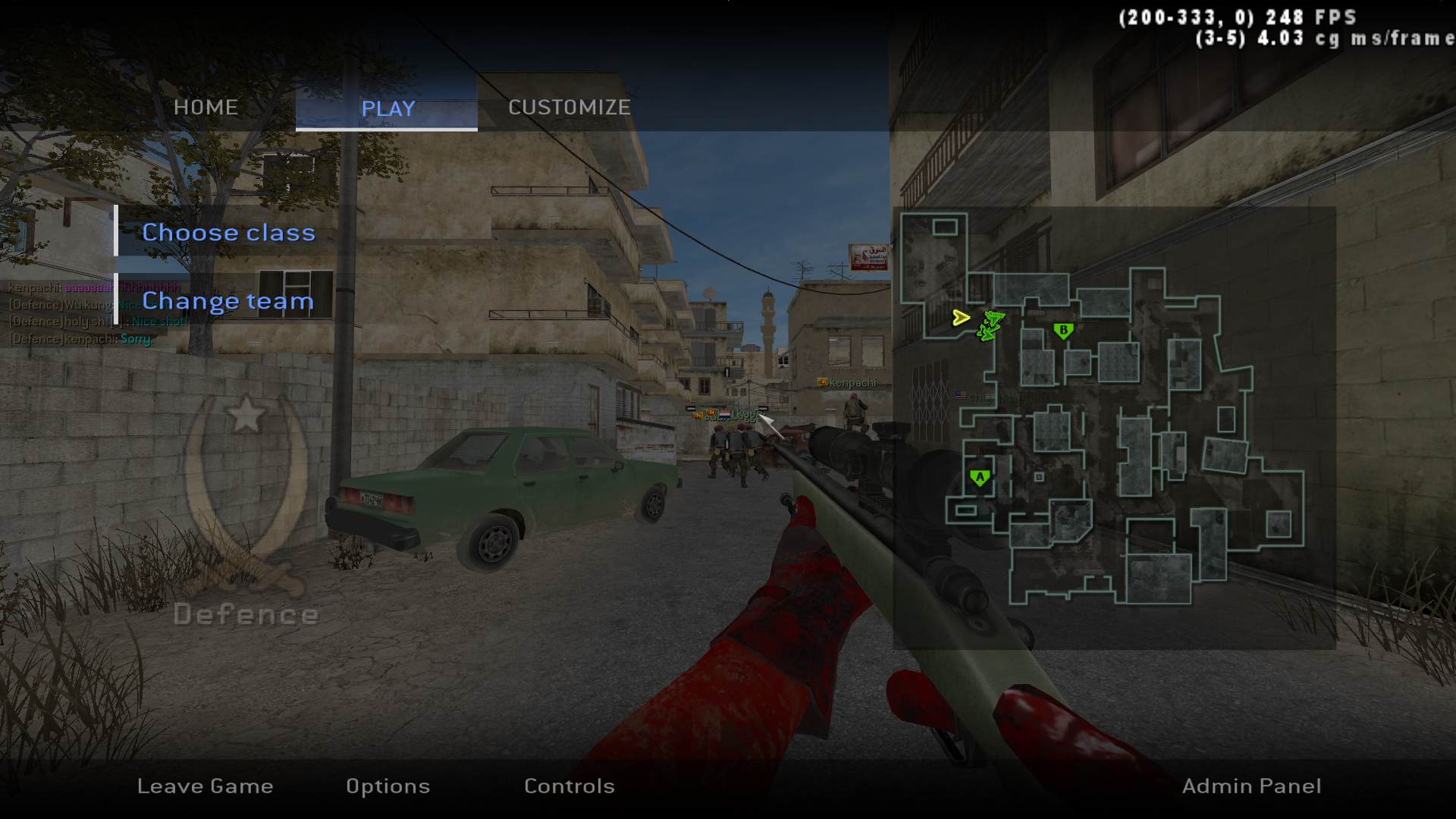This screenshot has height=819, width=1456.
Task: Open the Admin Panel
Action: click(x=1251, y=786)
